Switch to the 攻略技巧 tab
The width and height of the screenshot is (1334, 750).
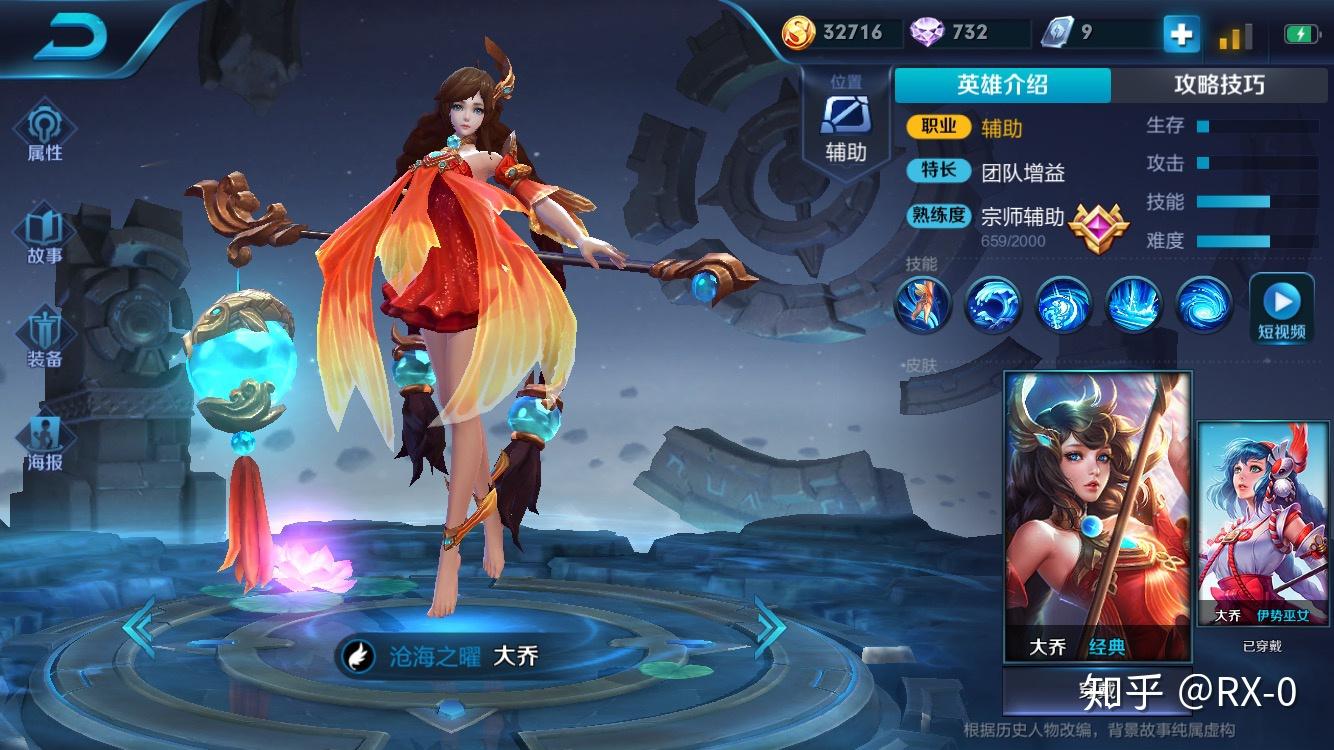1219,85
